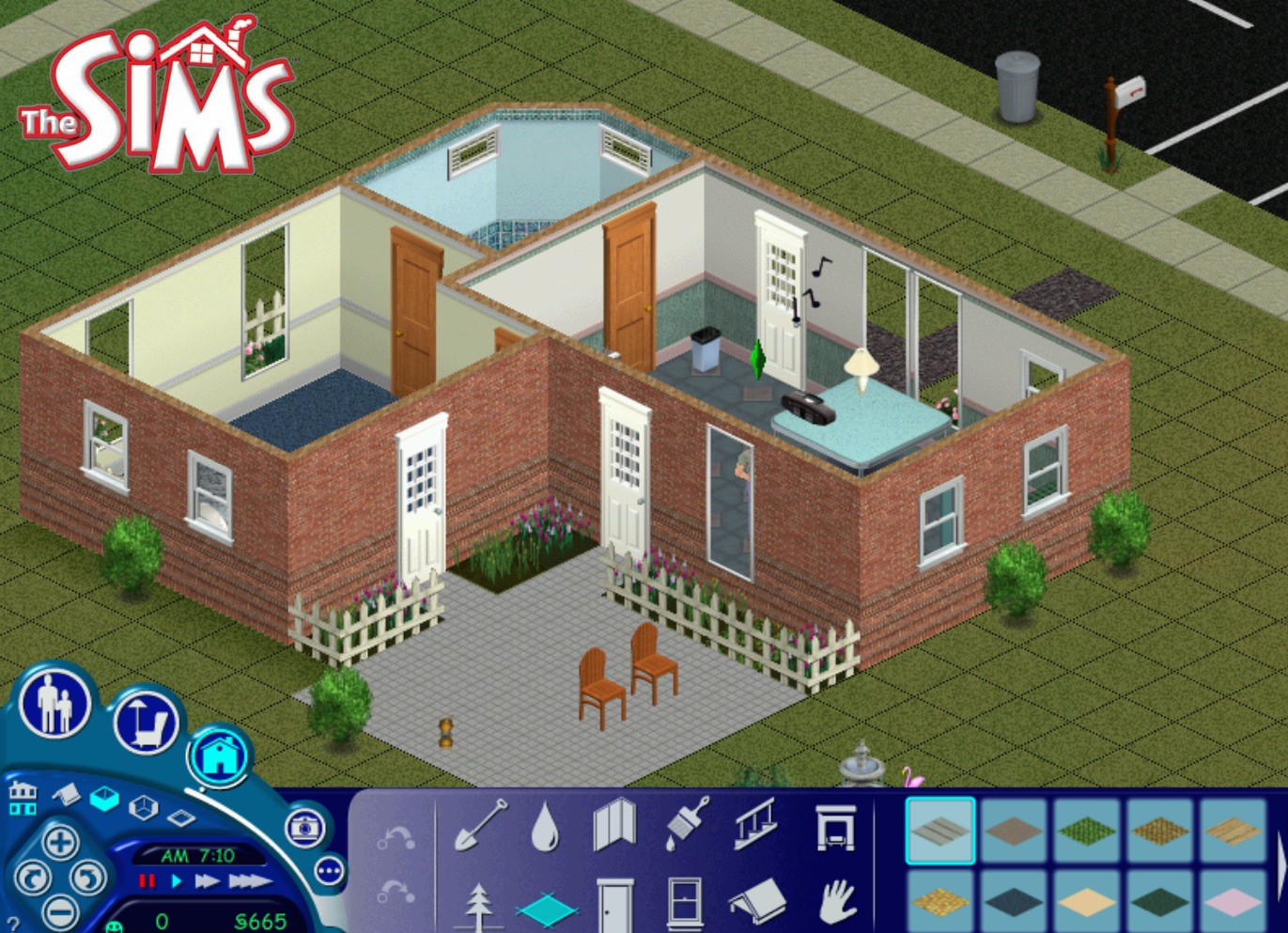Show more floor tiles with the right arrow
Screen dimensions: 1288x933
(1280, 866)
